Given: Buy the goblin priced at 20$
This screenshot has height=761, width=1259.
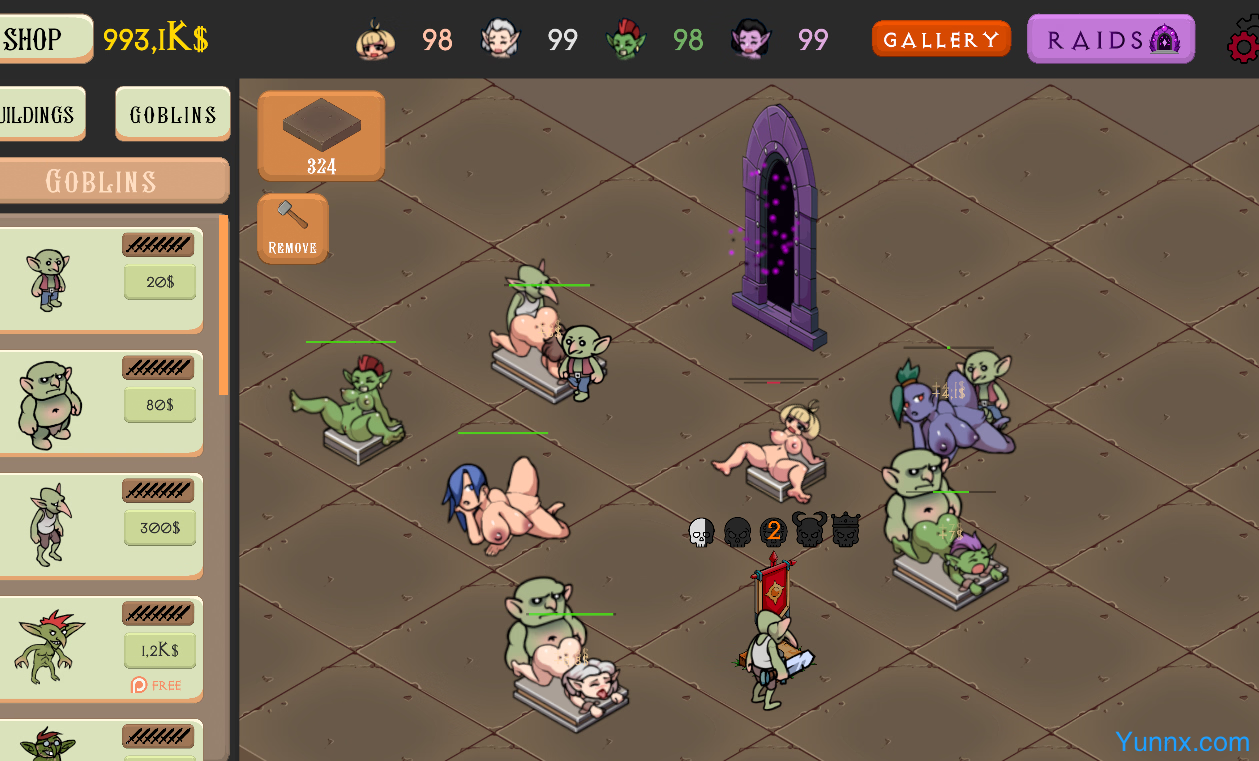Looking at the screenshot, I should click(159, 282).
